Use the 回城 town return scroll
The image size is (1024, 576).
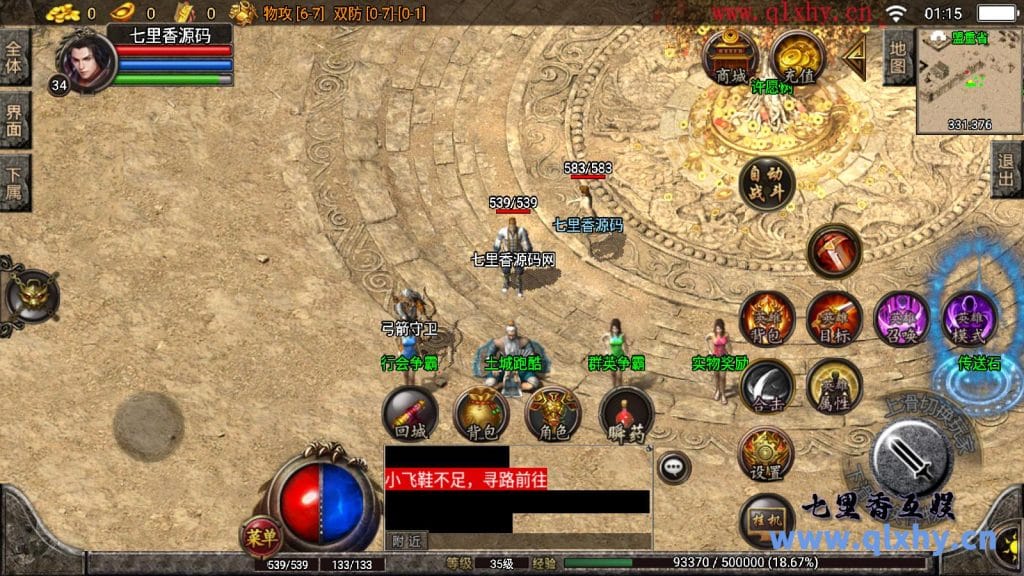tap(410, 414)
